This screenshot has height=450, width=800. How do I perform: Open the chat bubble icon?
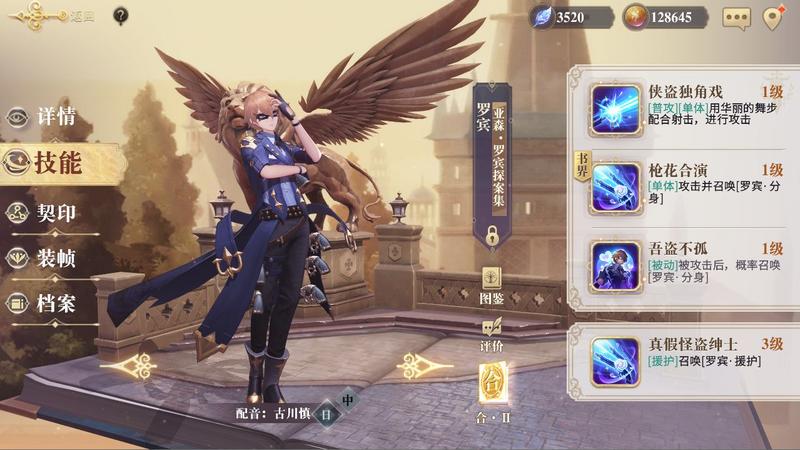click(736, 17)
